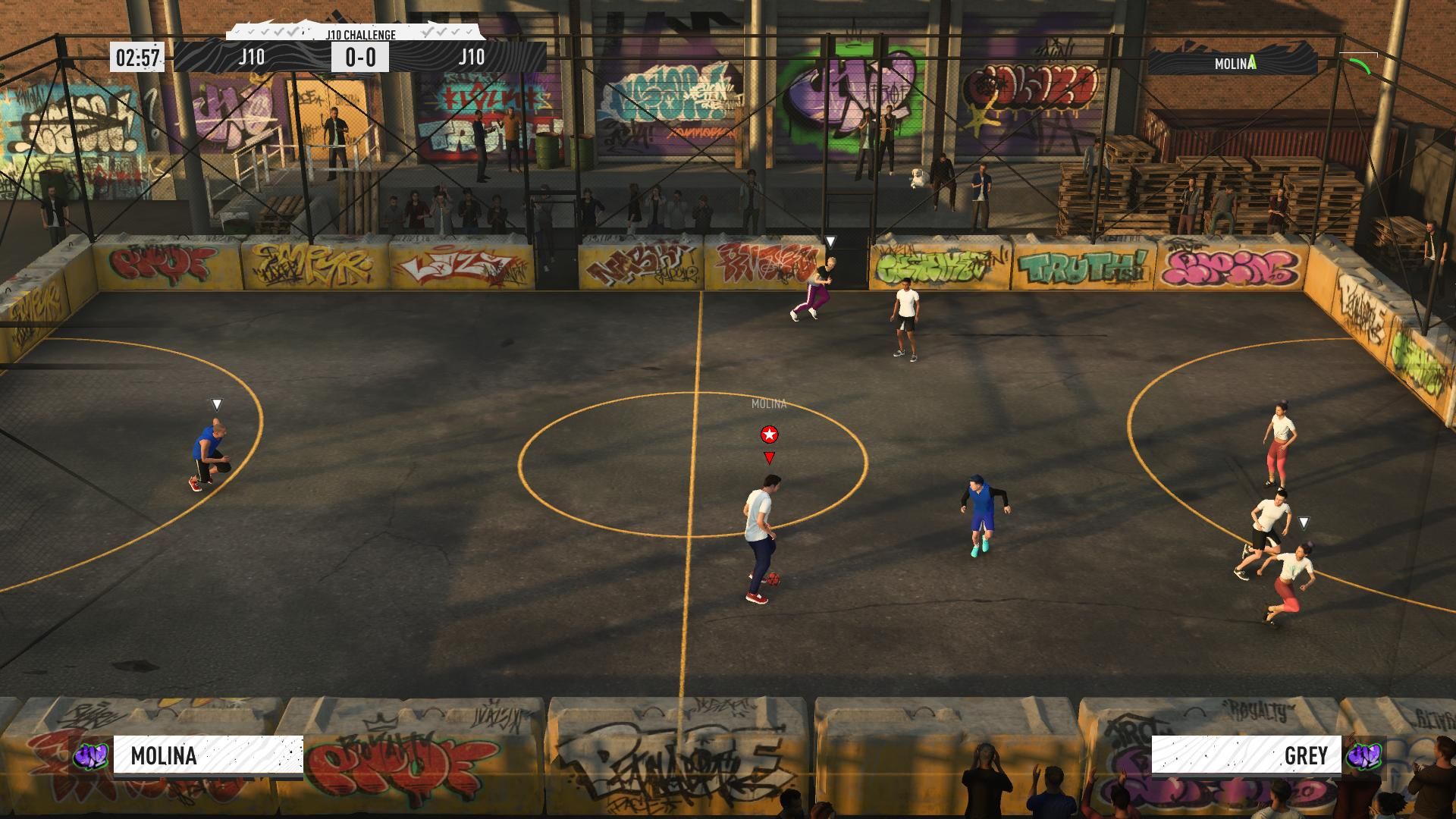Click the white triangle above the blue-shirted kneeling player
The height and width of the screenshot is (819, 1456).
pos(217,406)
